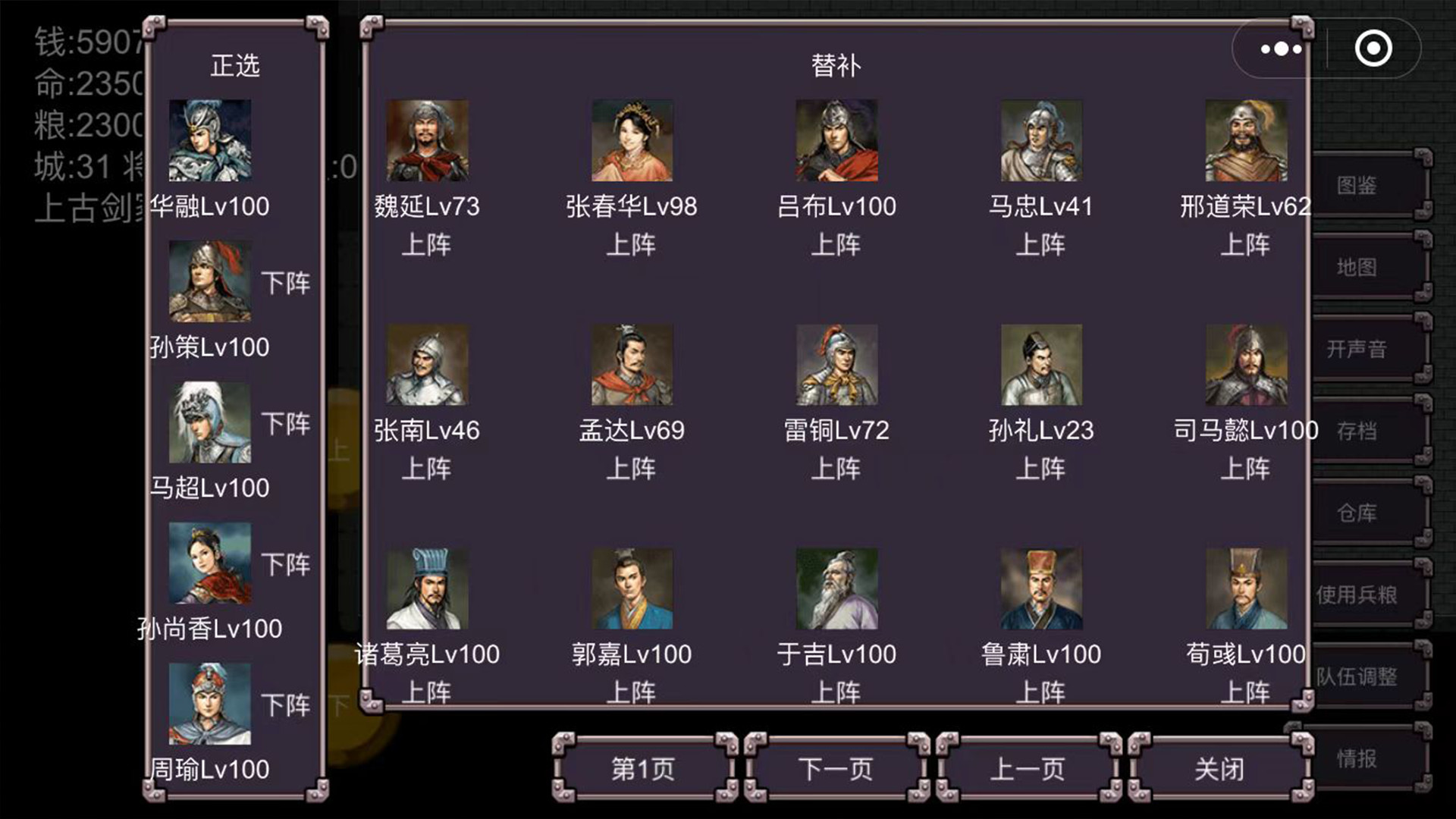Click 上一页 to go to previous page
Viewport: 1456px width, 819px height.
[x=1027, y=768]
